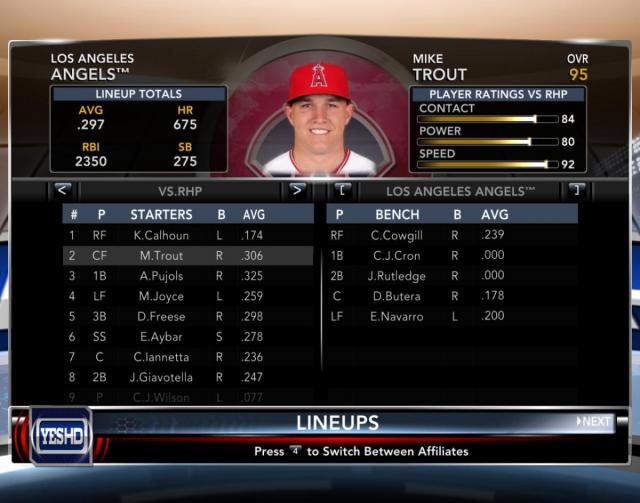Select J.Giavotella in the lineup
The height and width of the screenshot is (503, 640).
coord(160,377)
